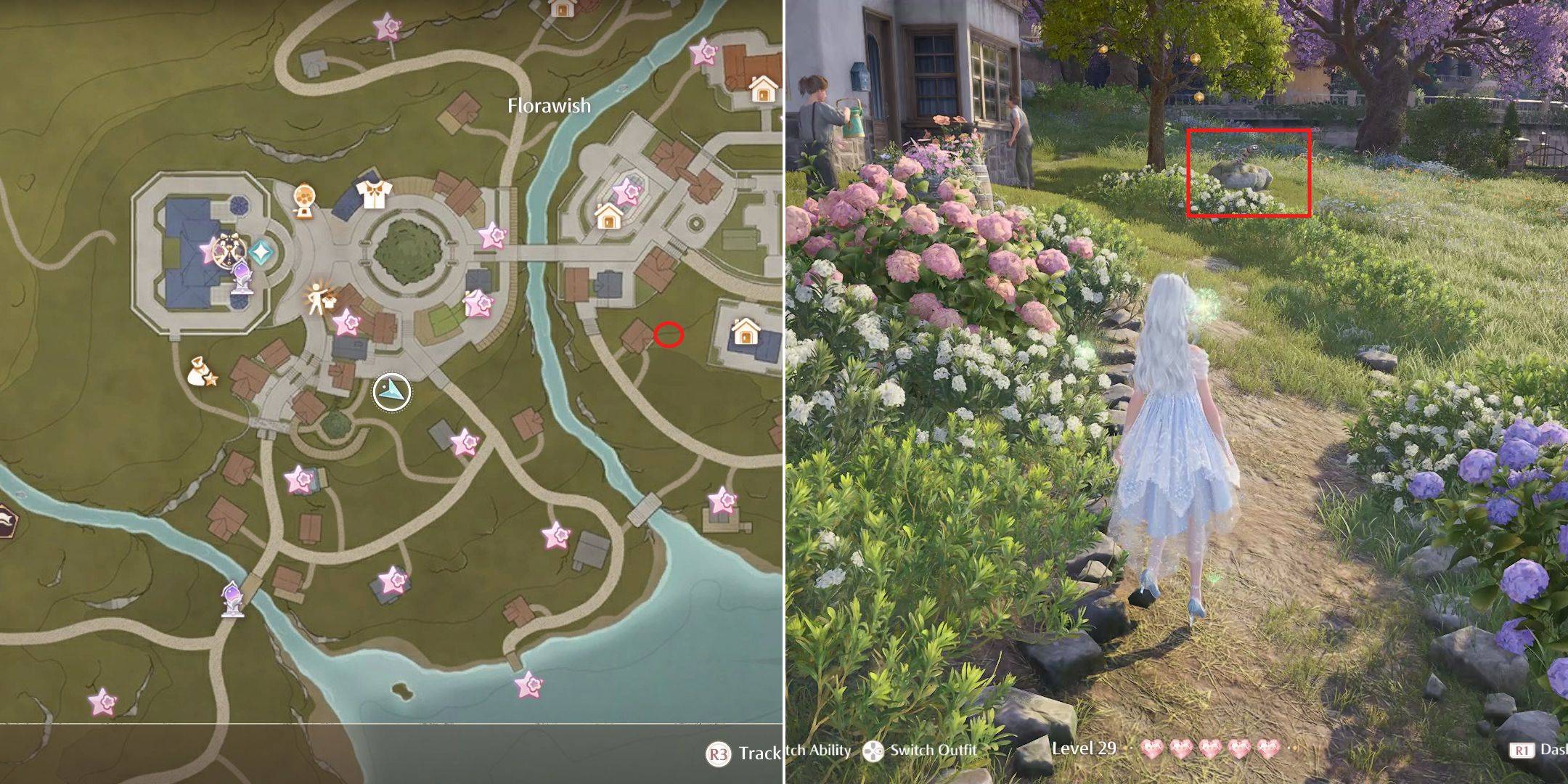
Task: Click the orange gumball machine map marker
Action: (304, 201)
